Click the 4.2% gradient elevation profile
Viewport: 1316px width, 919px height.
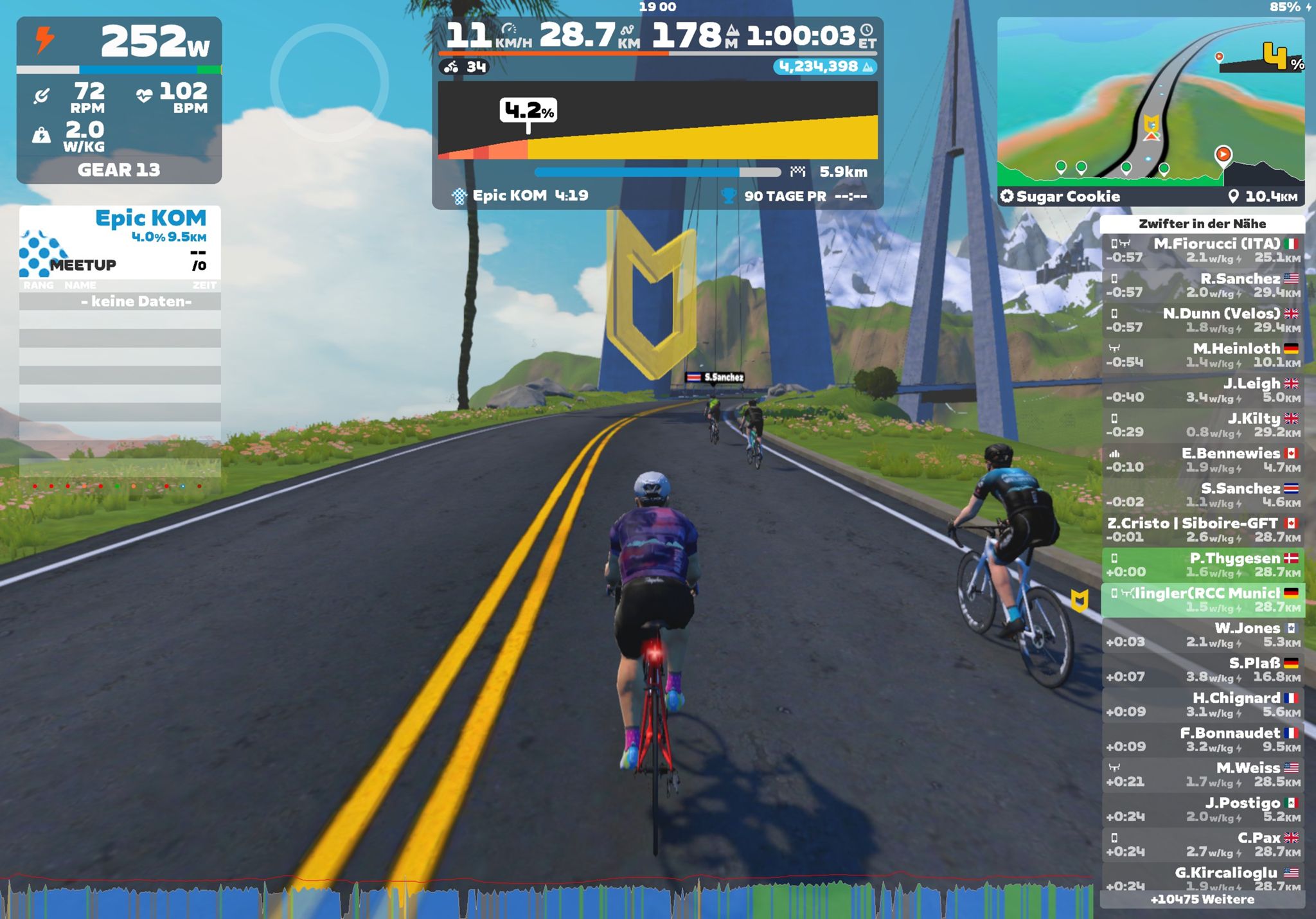(657, 120)
